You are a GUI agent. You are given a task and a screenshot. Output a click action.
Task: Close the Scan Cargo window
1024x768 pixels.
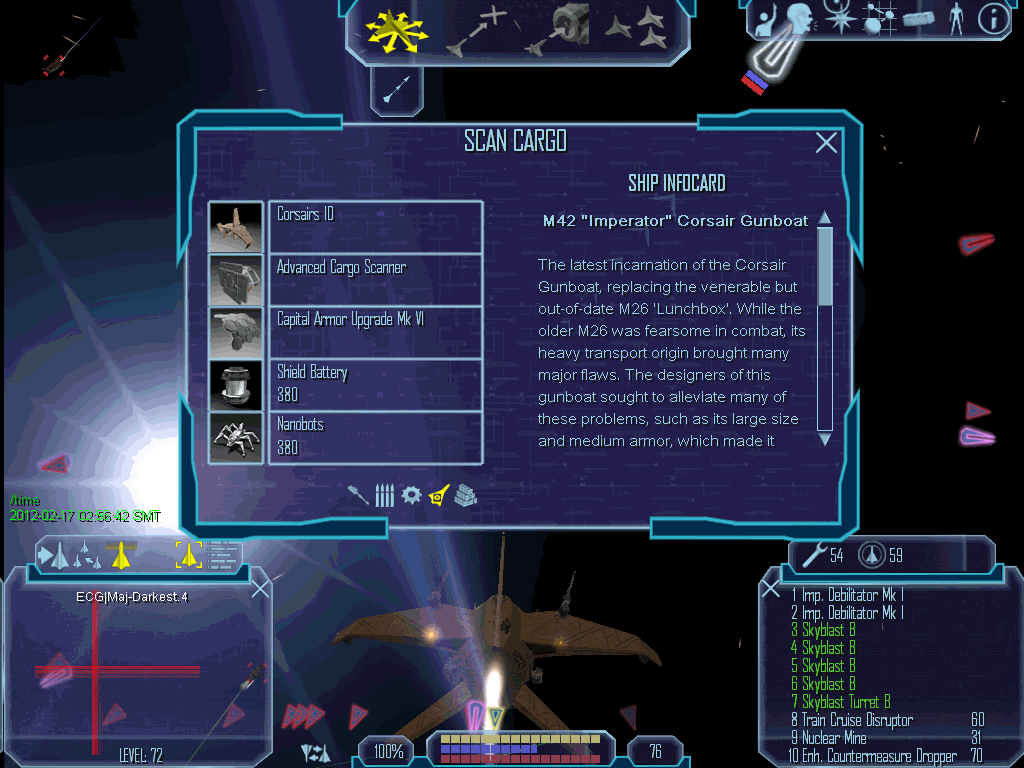pyautogui.click(x=826, y=143)
